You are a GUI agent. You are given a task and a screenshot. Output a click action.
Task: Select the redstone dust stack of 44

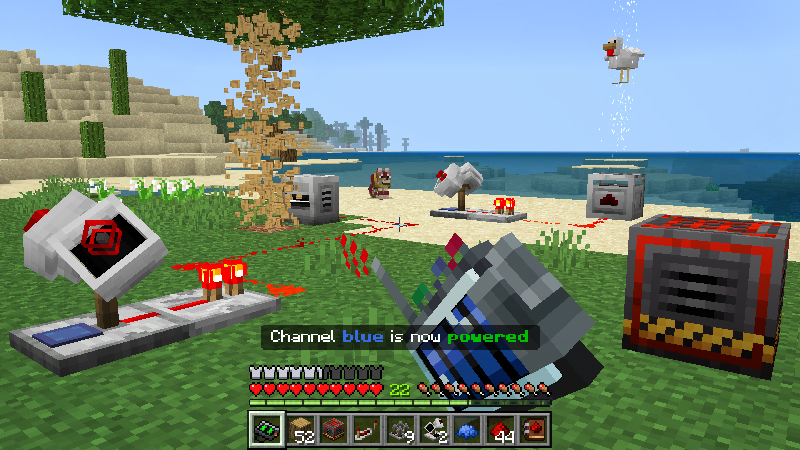(501, 431)
